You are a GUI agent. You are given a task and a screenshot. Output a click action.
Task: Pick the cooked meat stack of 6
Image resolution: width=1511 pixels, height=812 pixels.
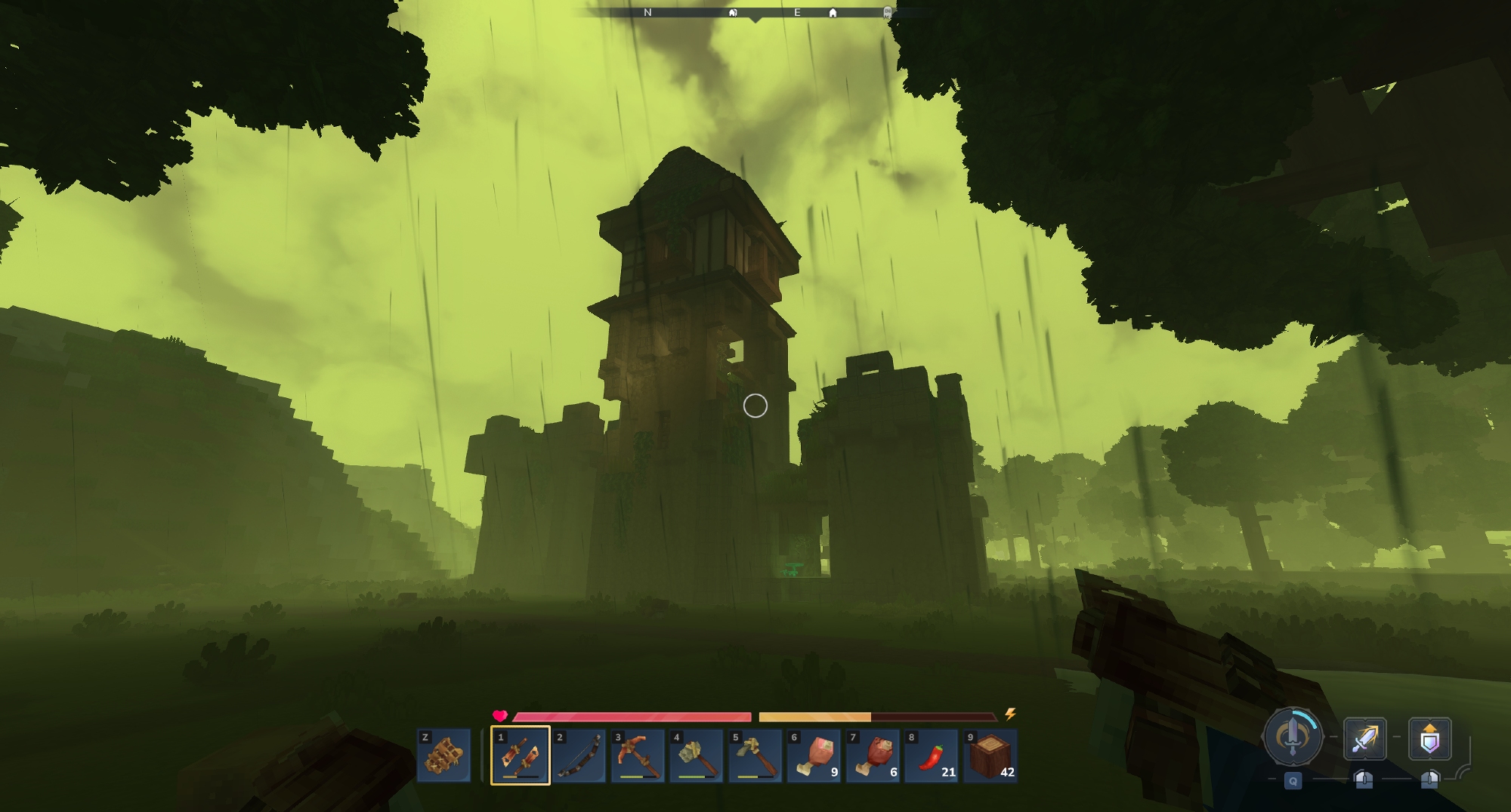coord(873,755)
